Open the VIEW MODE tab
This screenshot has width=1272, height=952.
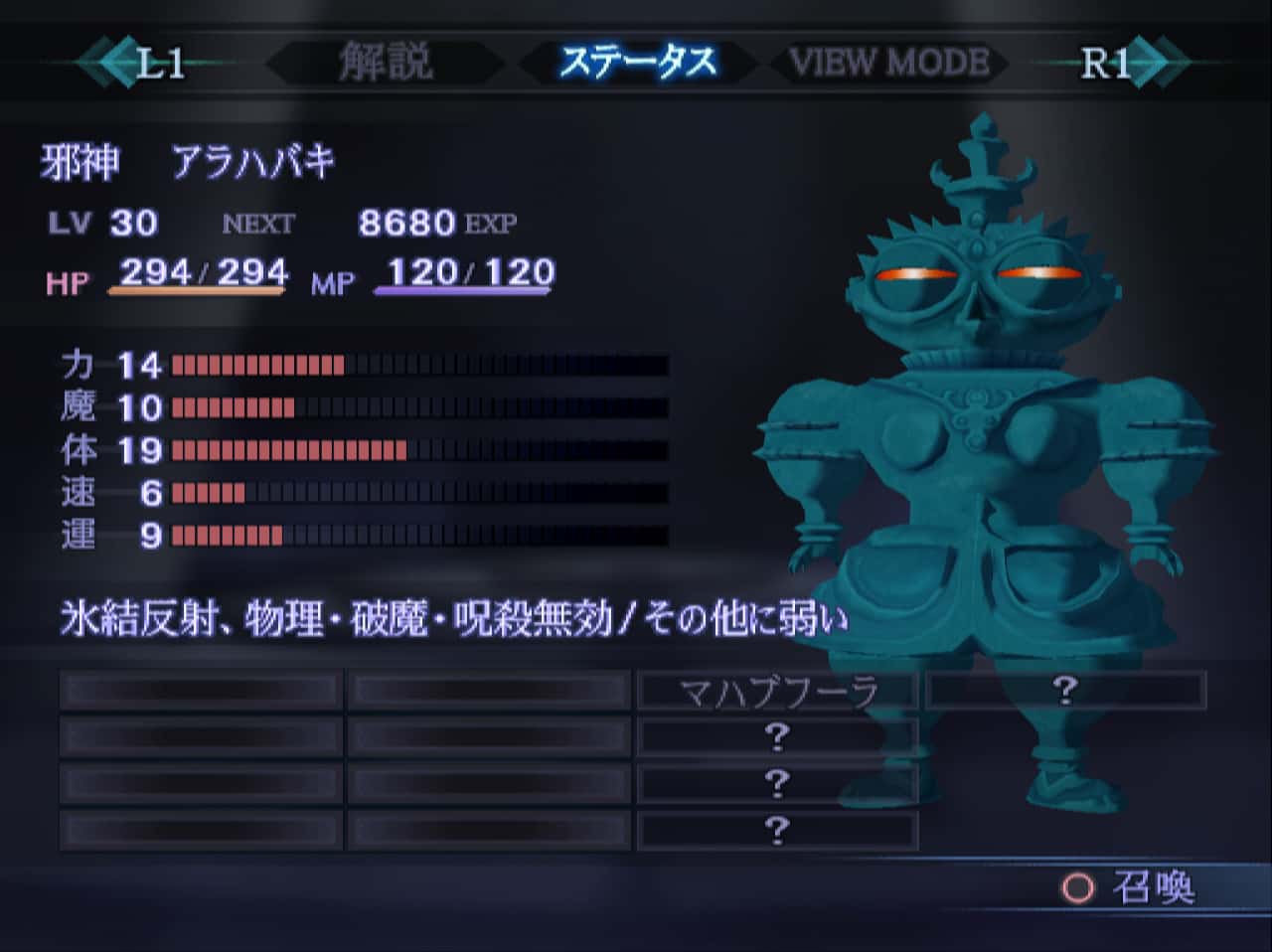pos(889,63)
